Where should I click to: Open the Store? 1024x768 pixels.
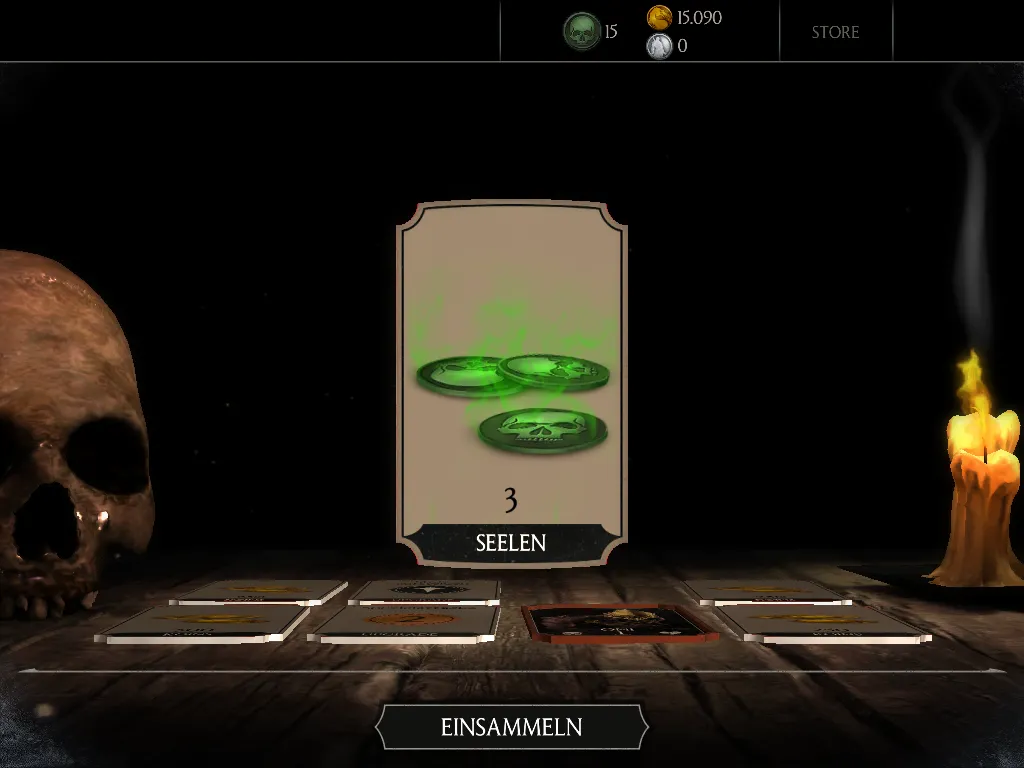pos(835,32)
